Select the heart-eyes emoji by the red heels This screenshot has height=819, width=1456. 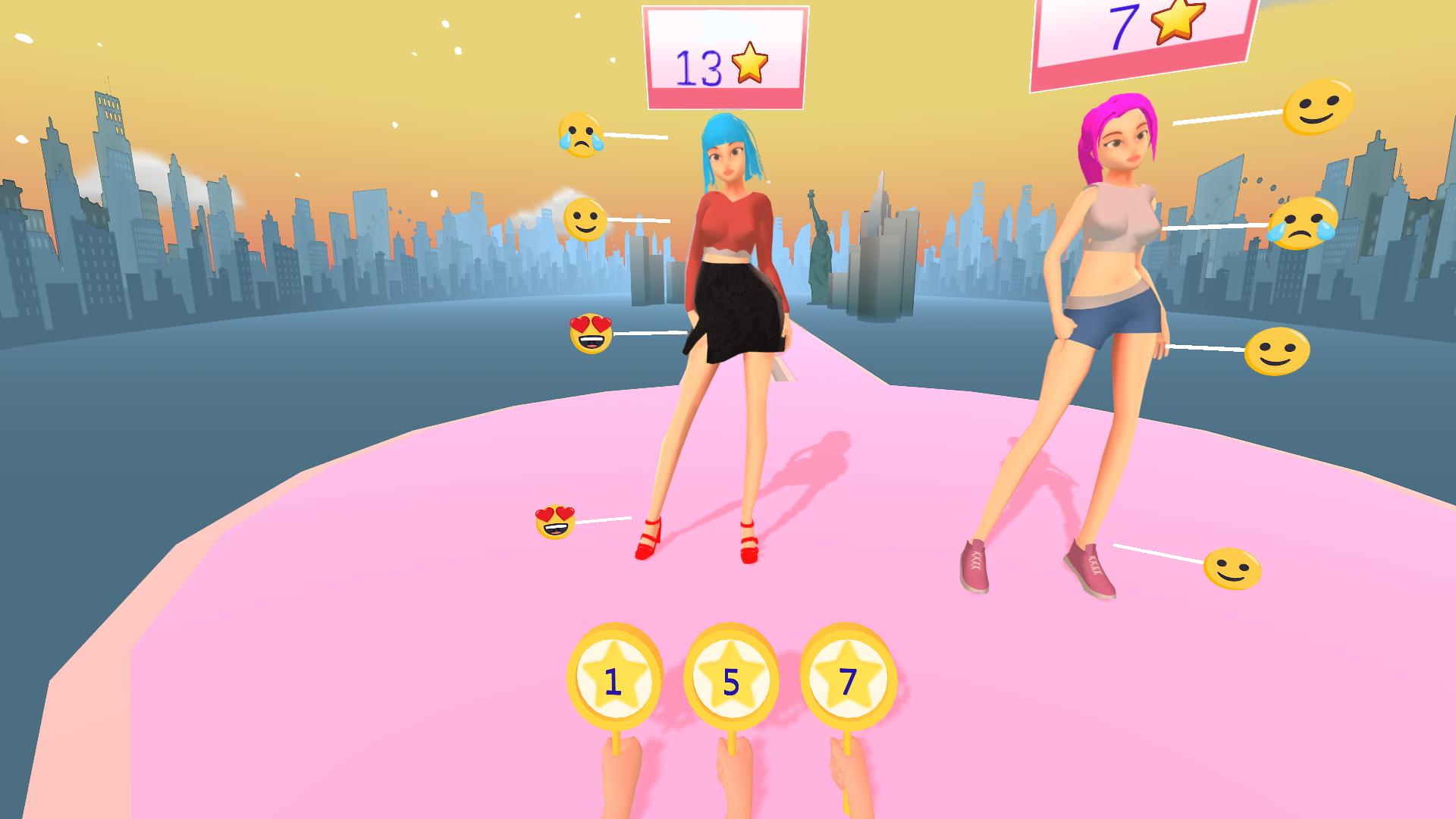click(x=556, y=520)
